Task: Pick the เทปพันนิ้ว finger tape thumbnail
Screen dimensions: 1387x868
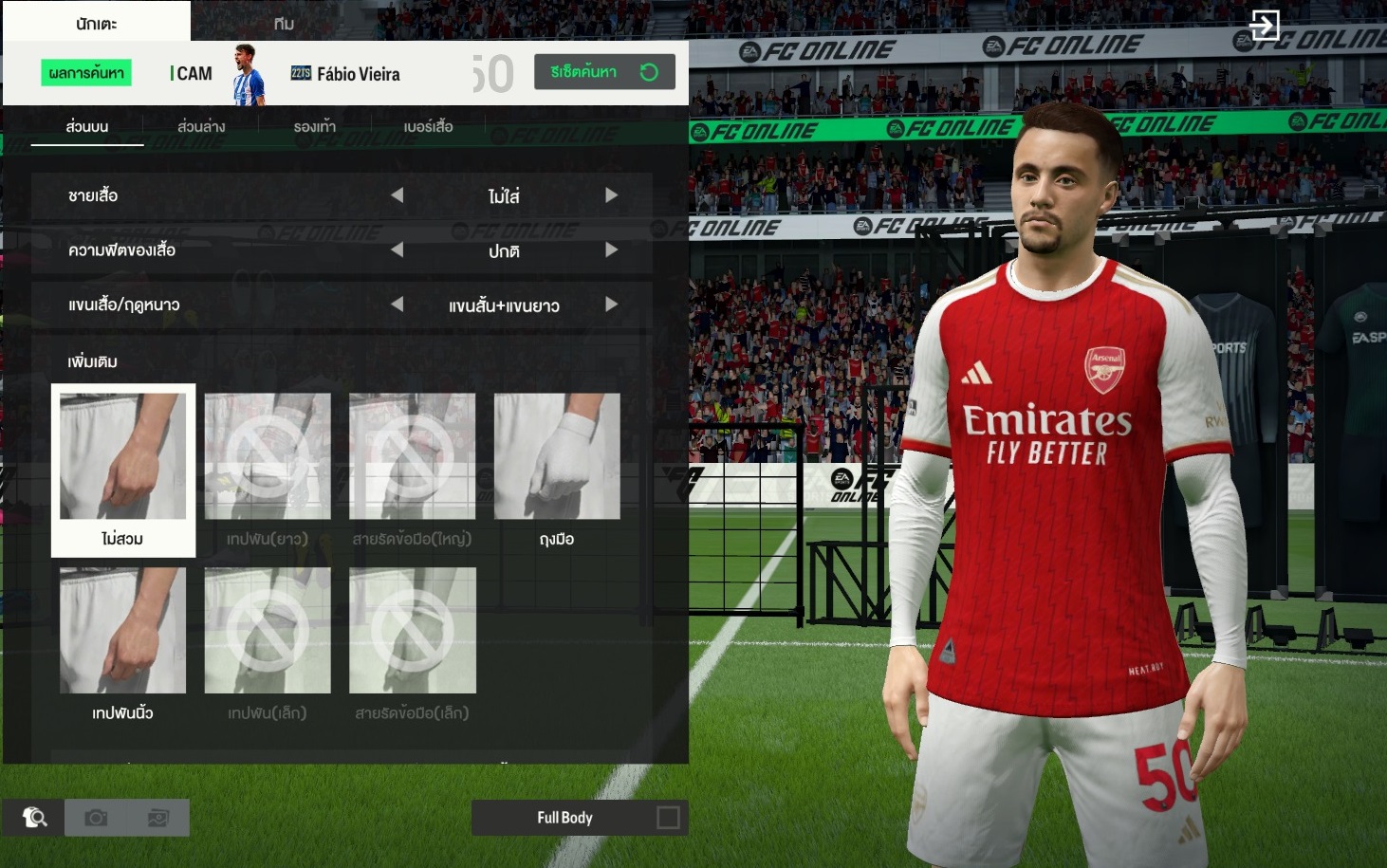Action: coord(123,643)
